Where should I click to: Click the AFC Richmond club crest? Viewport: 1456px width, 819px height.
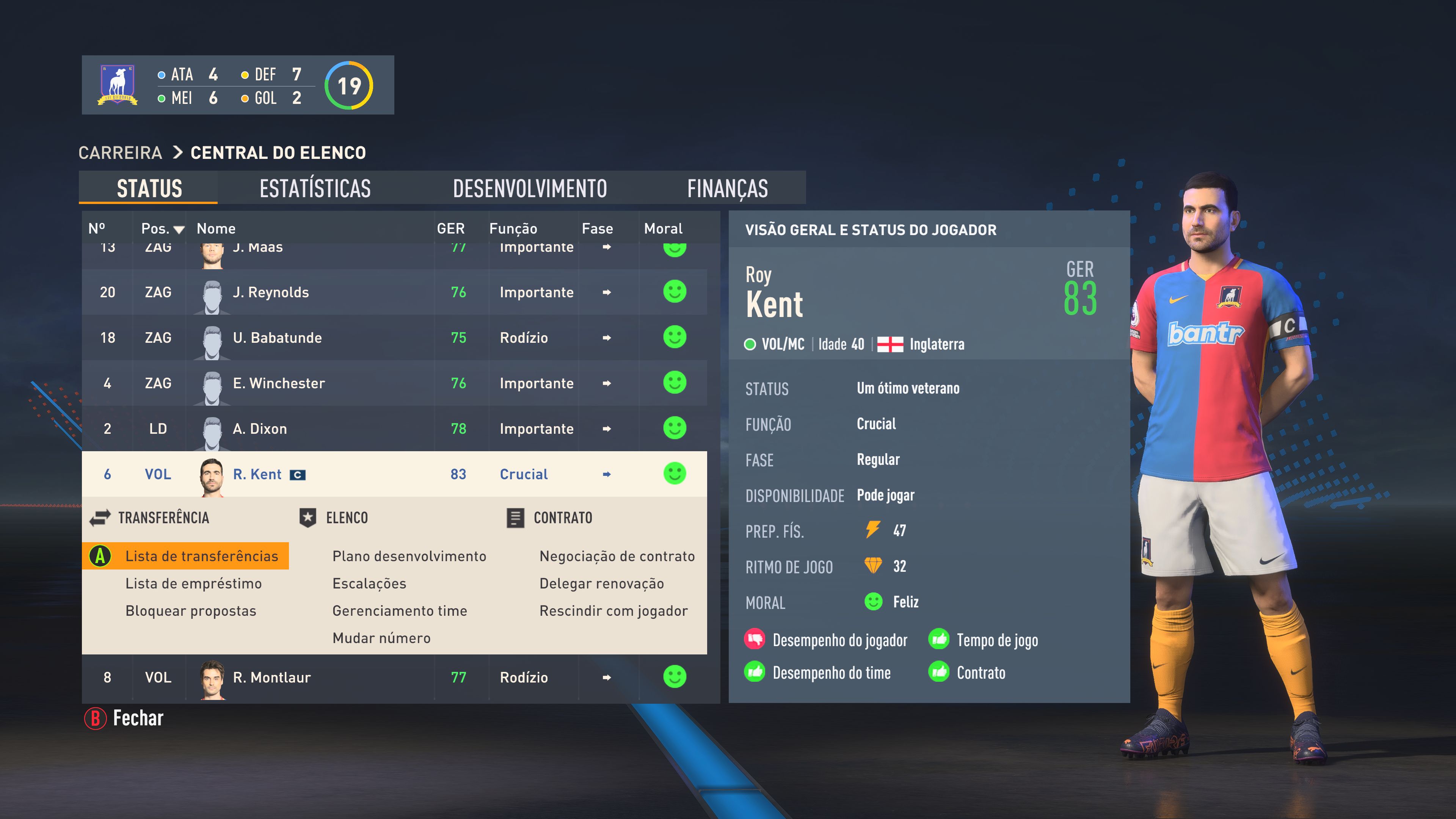pos(117,85)
